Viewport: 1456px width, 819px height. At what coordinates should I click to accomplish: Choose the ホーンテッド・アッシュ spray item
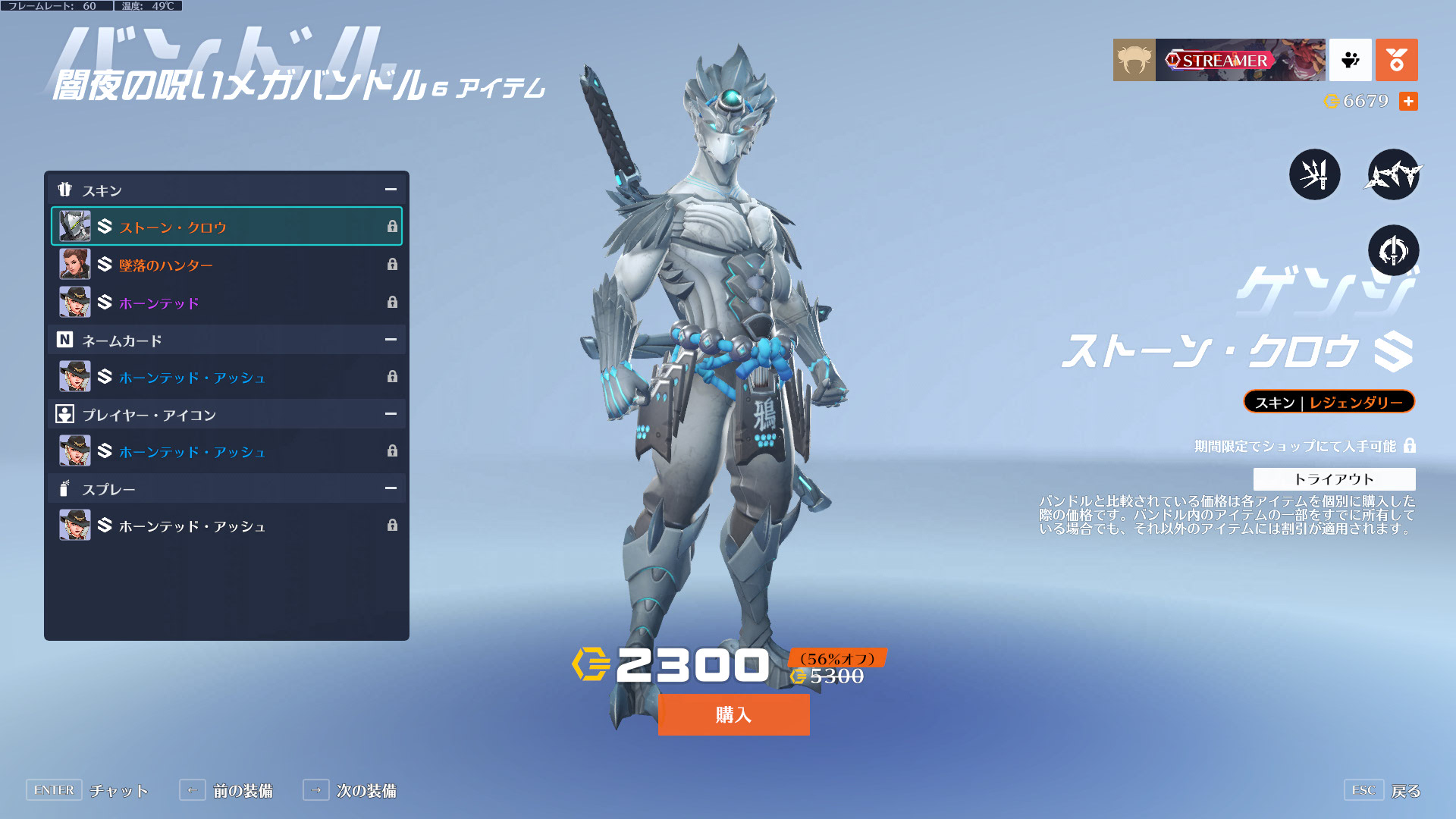point(226,526)
